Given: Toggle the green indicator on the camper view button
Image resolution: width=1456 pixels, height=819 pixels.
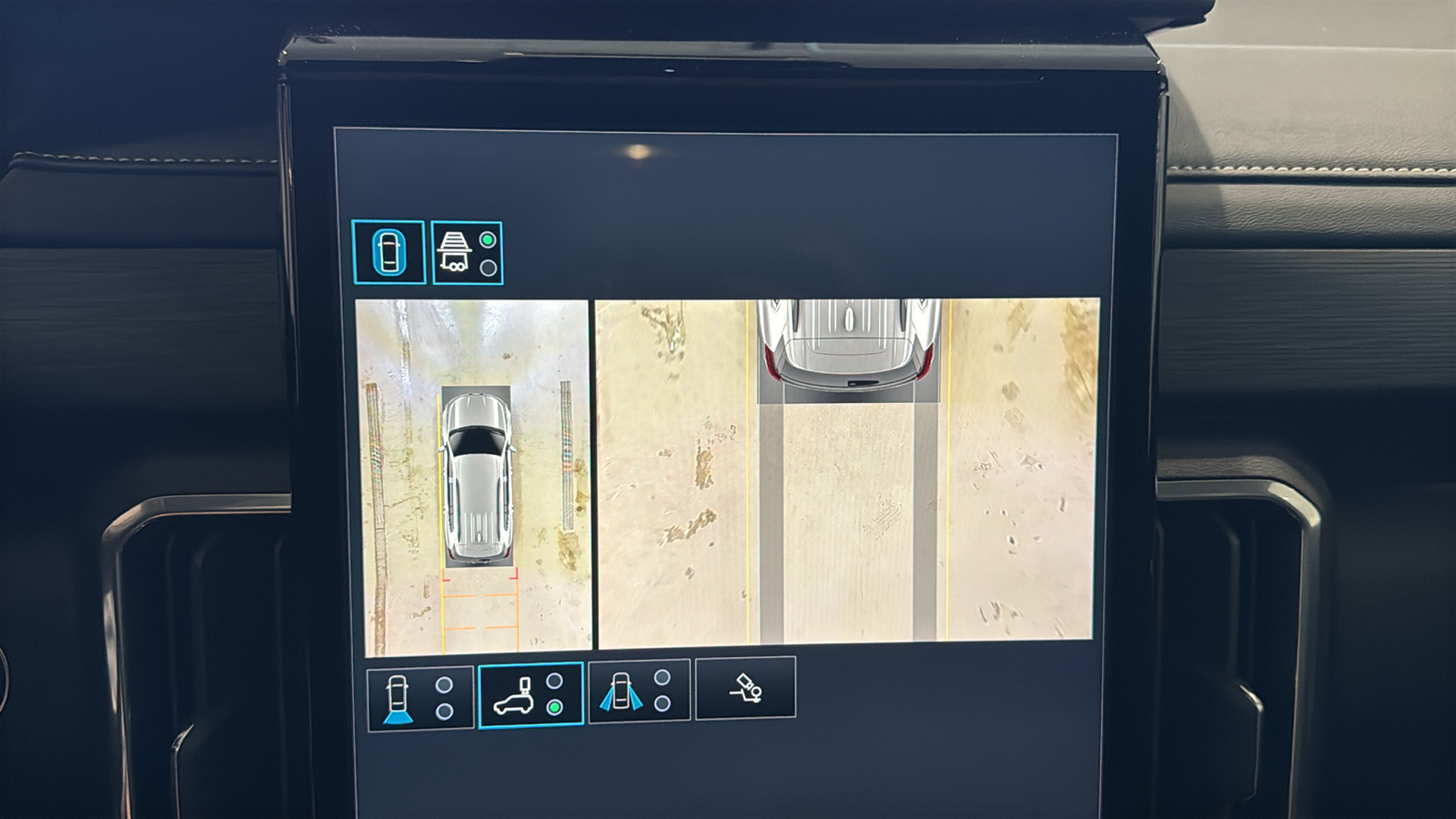Looking at the screenshot, I should (554, 708).
